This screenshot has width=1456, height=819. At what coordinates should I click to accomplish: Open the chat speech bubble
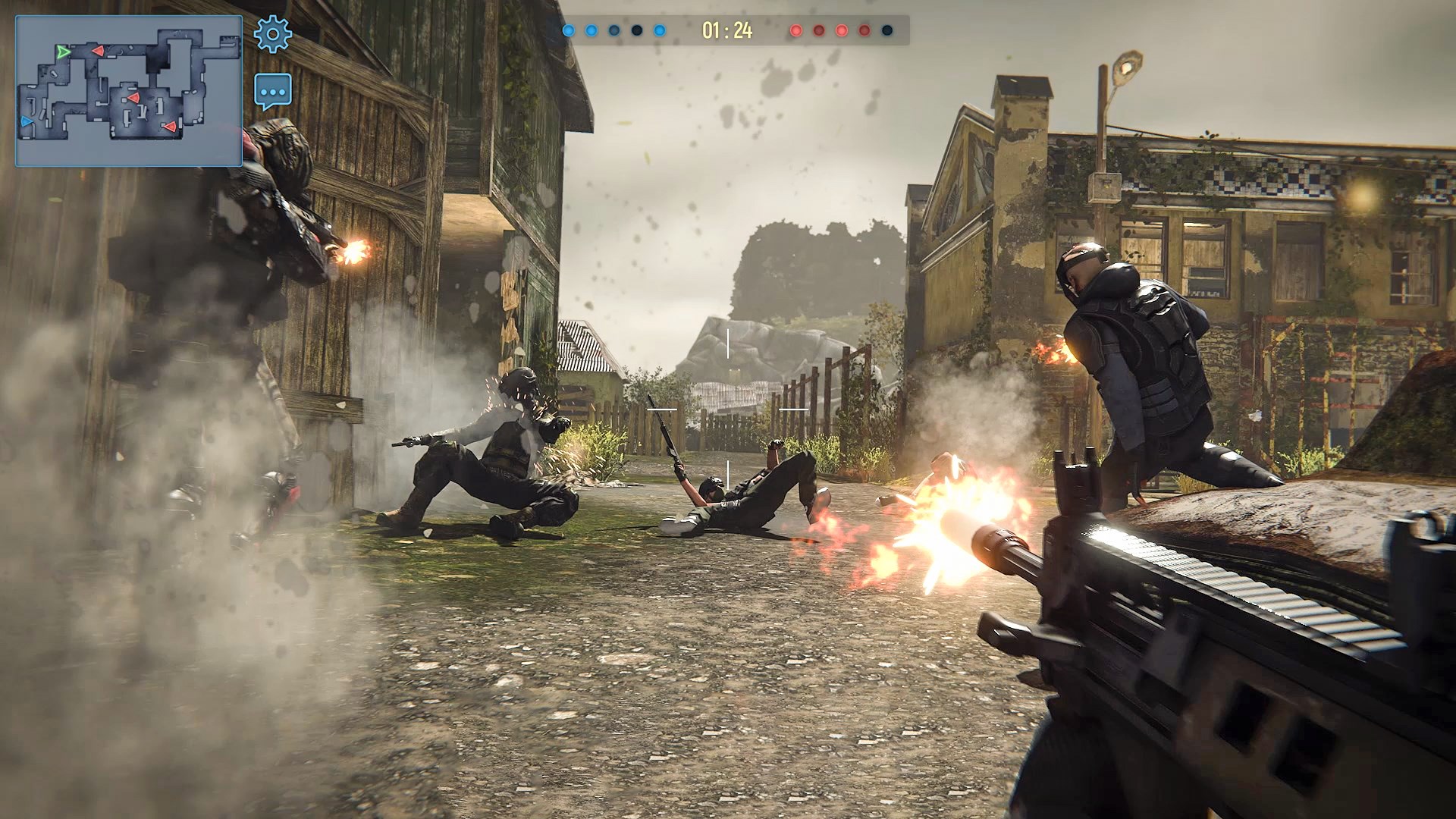[273, 92]
